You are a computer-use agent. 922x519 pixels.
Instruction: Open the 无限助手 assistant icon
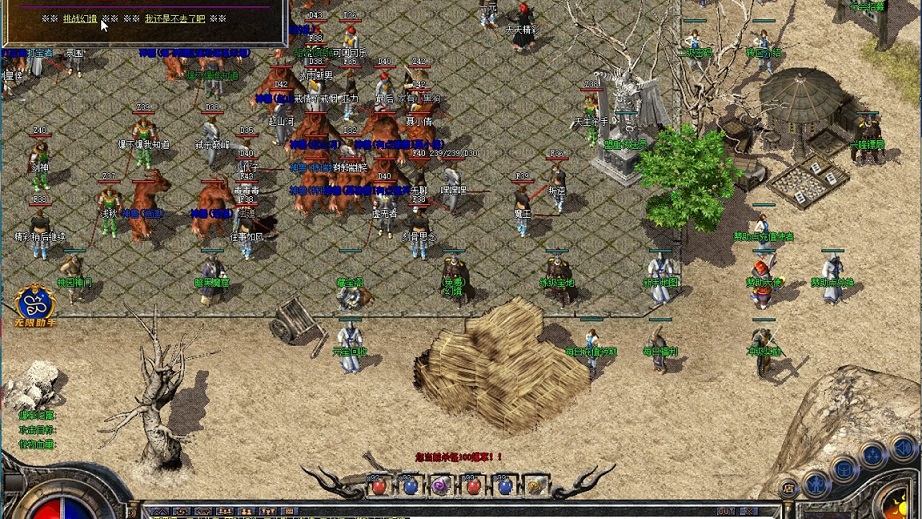[x=34, y=303]
